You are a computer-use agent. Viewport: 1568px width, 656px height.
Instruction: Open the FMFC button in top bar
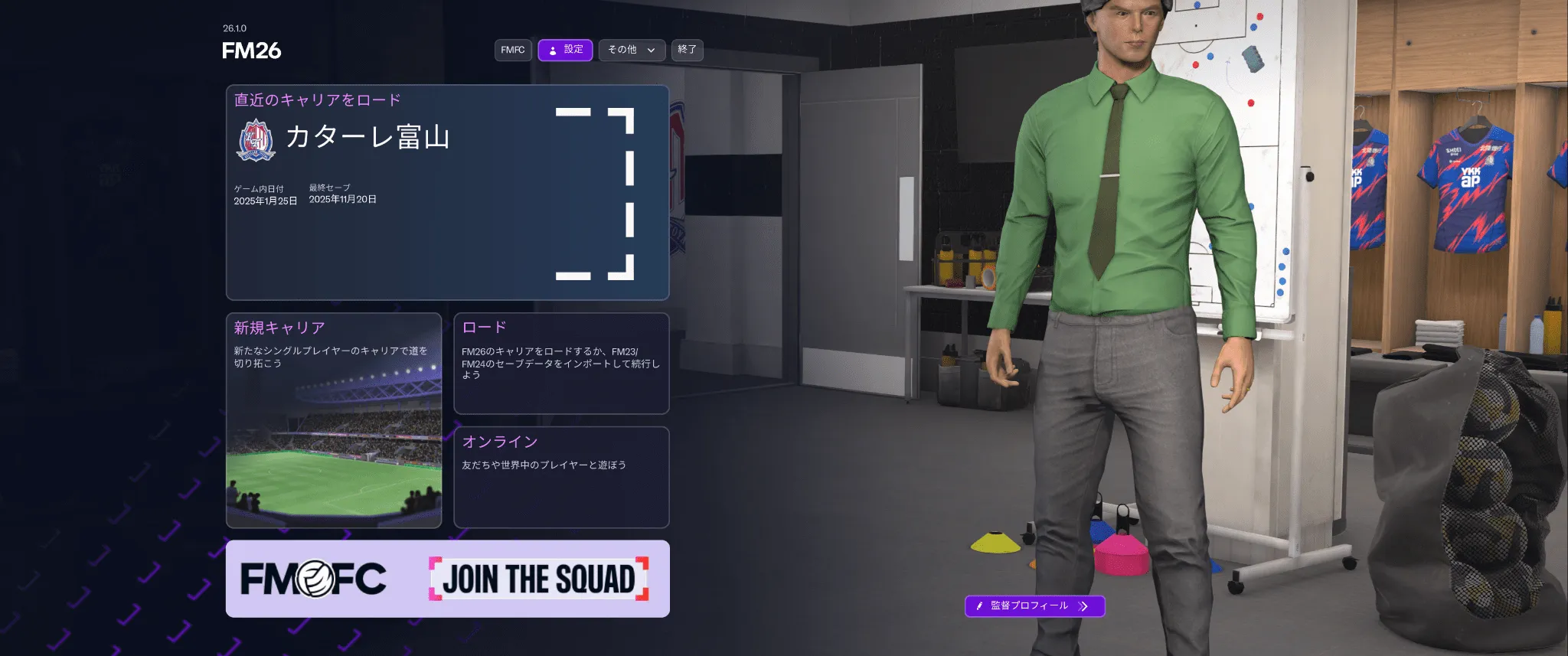click(512, 50)
